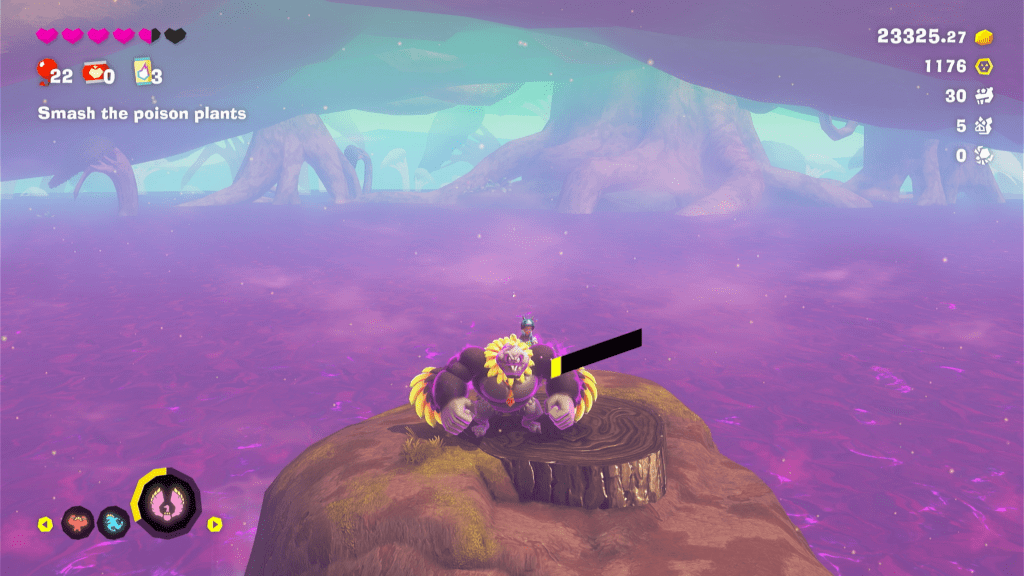
Task: Cycle transformations with the right yellow arrow
Action: click(214, 523)
